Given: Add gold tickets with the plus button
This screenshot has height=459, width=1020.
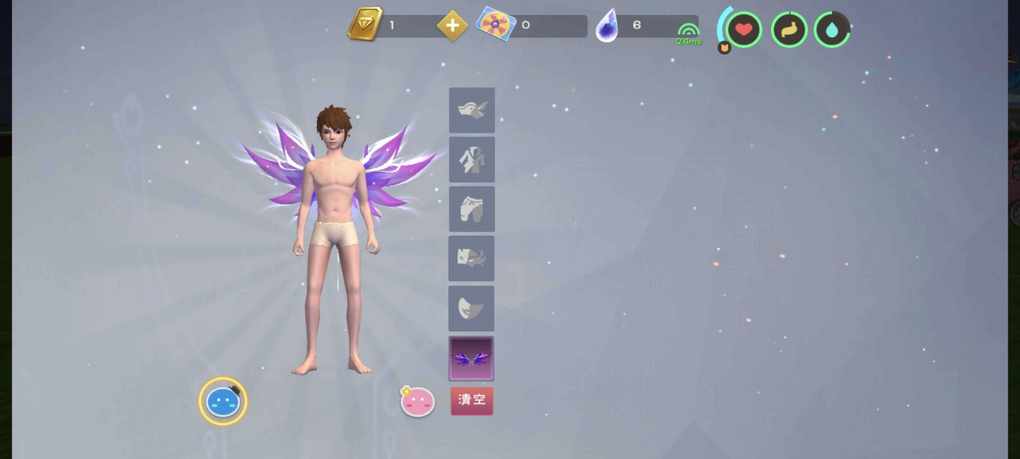Looking at the screenshot, I should [452, 25].
